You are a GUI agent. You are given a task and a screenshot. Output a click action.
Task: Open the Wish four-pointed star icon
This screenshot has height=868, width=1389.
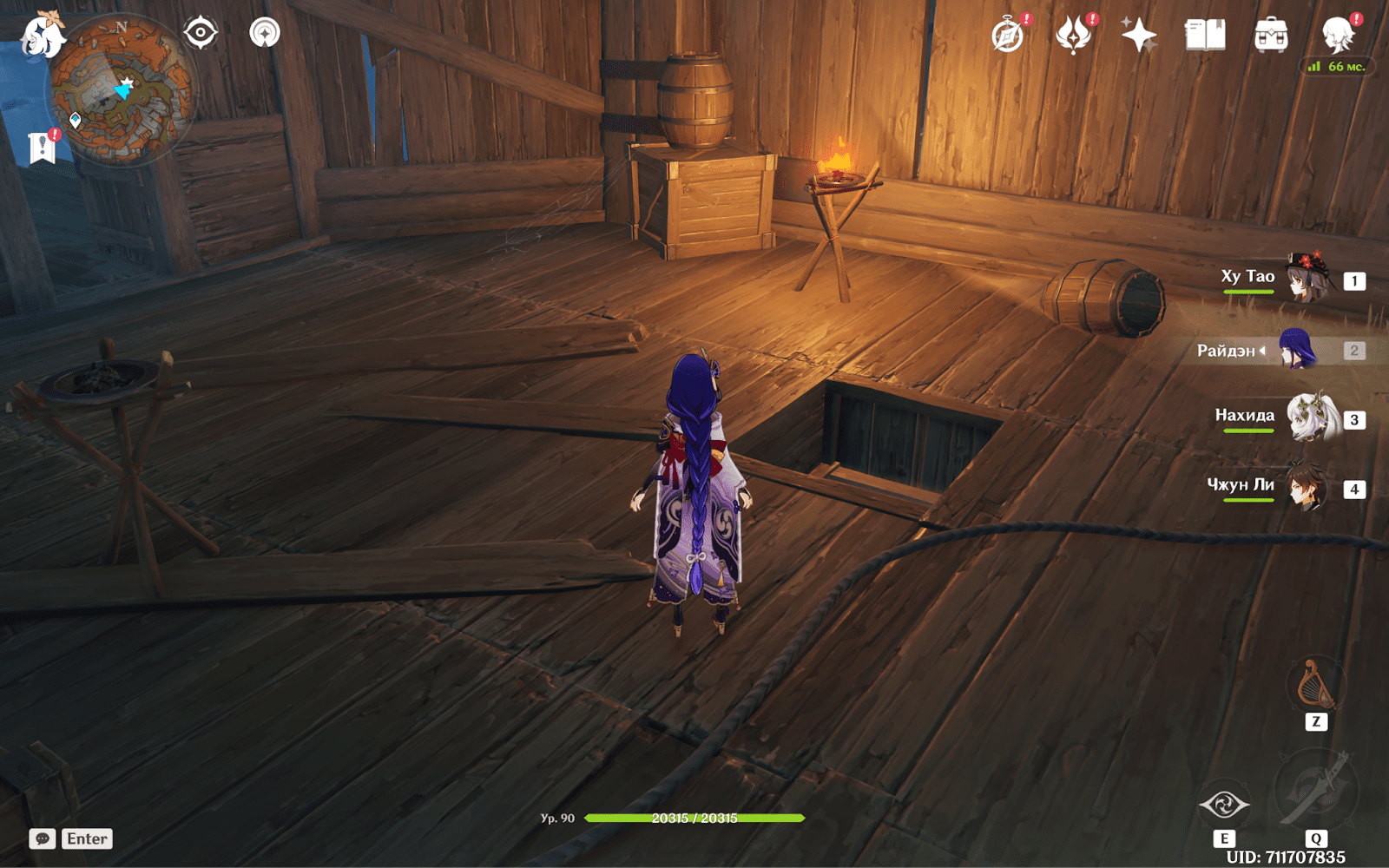(1139, 36)
